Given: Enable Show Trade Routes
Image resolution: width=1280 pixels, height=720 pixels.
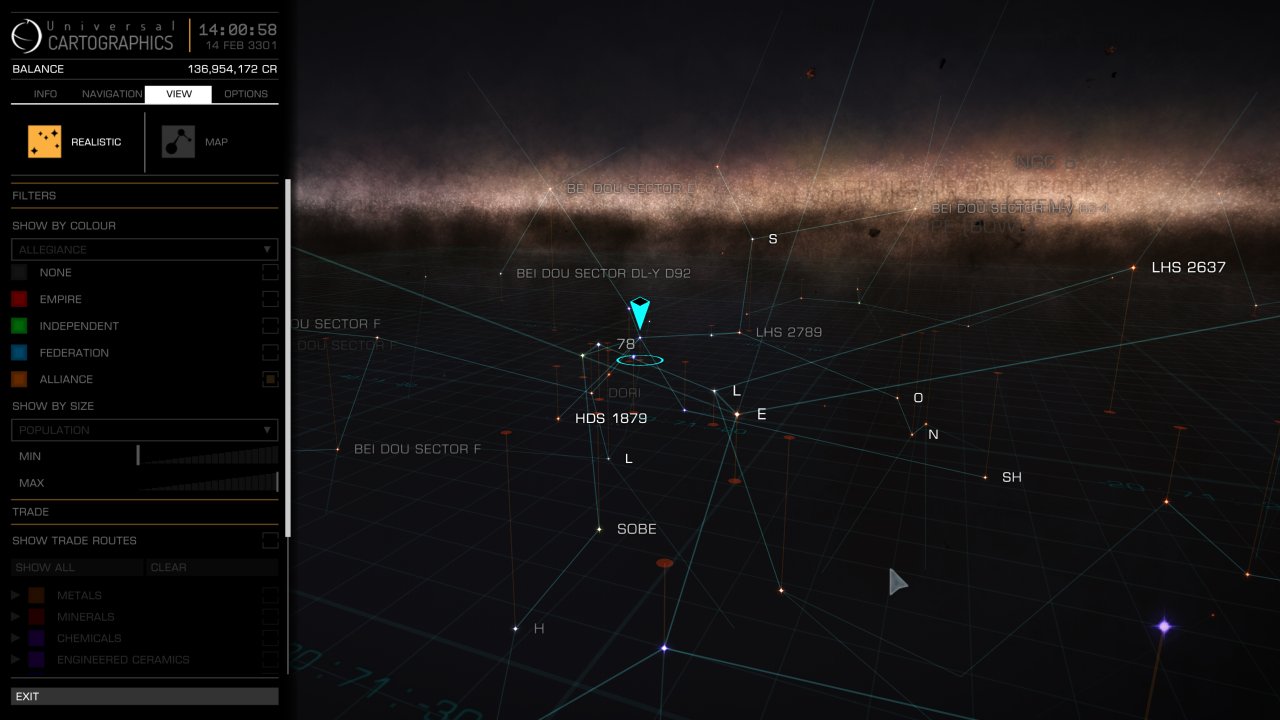Looking at the screenshot, I should 270,540.
